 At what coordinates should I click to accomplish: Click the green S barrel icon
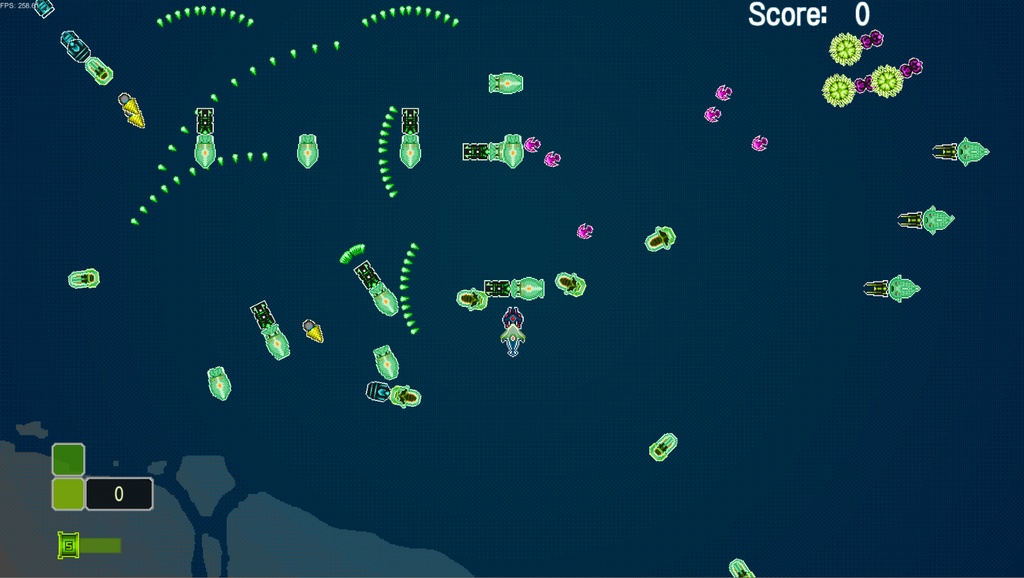(68, 545)
